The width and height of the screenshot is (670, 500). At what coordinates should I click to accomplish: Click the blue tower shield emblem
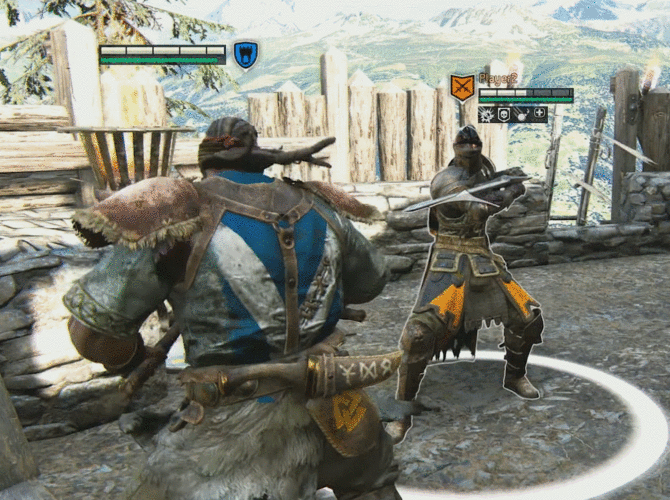tap(245, 54)
